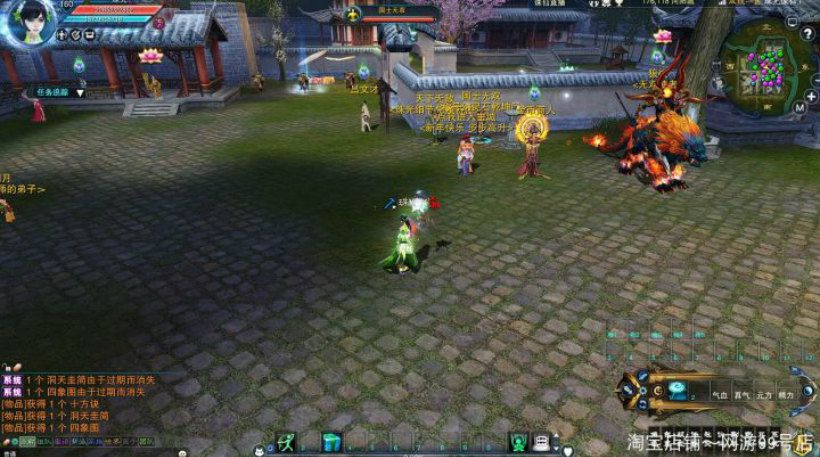Click the player character portrait
The width and height of the screenshot is (820, 457).
click(x=32, y=22)
